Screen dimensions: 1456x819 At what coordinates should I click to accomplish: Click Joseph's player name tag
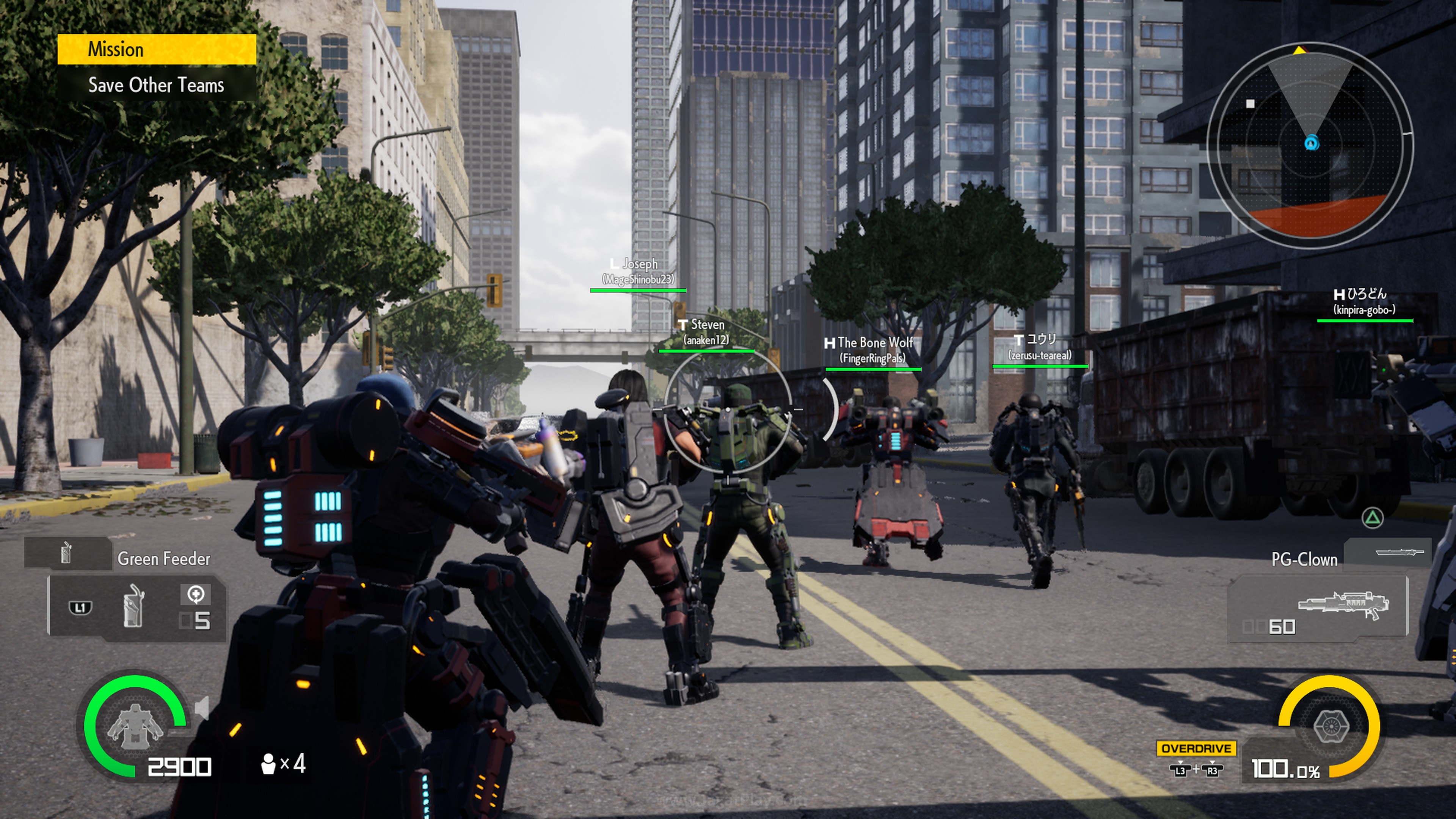(x=639, y=271)
